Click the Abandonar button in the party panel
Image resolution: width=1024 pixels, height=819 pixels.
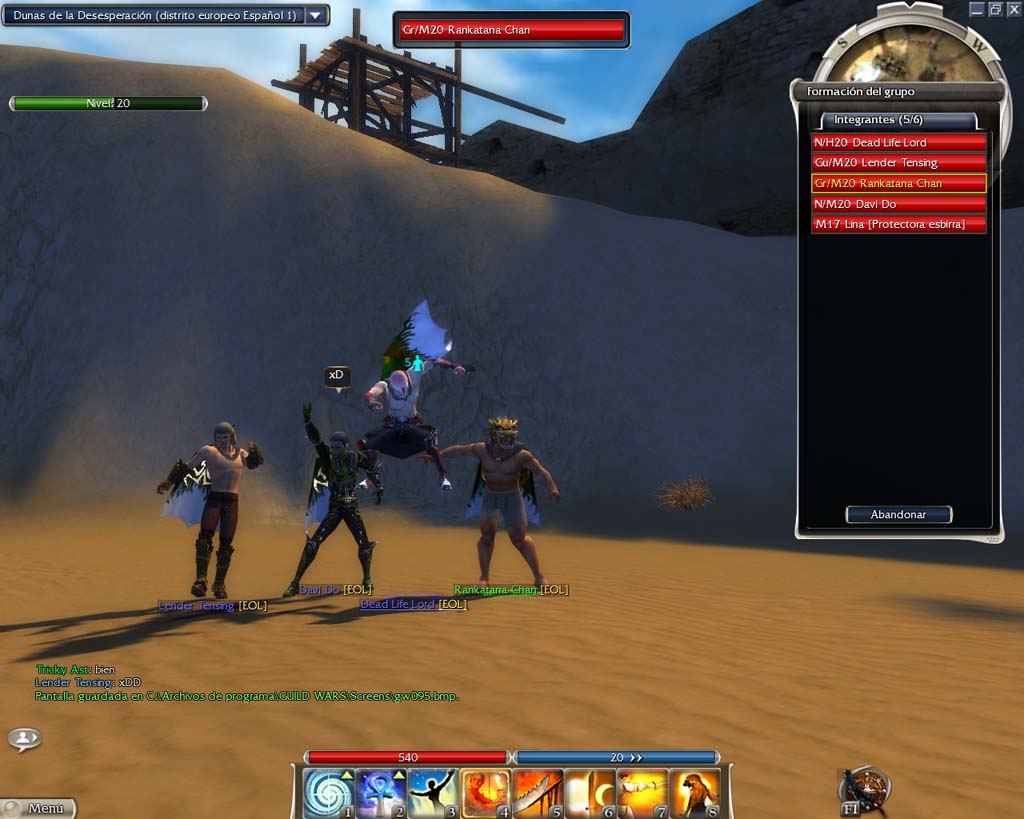(x=898, y=515)
